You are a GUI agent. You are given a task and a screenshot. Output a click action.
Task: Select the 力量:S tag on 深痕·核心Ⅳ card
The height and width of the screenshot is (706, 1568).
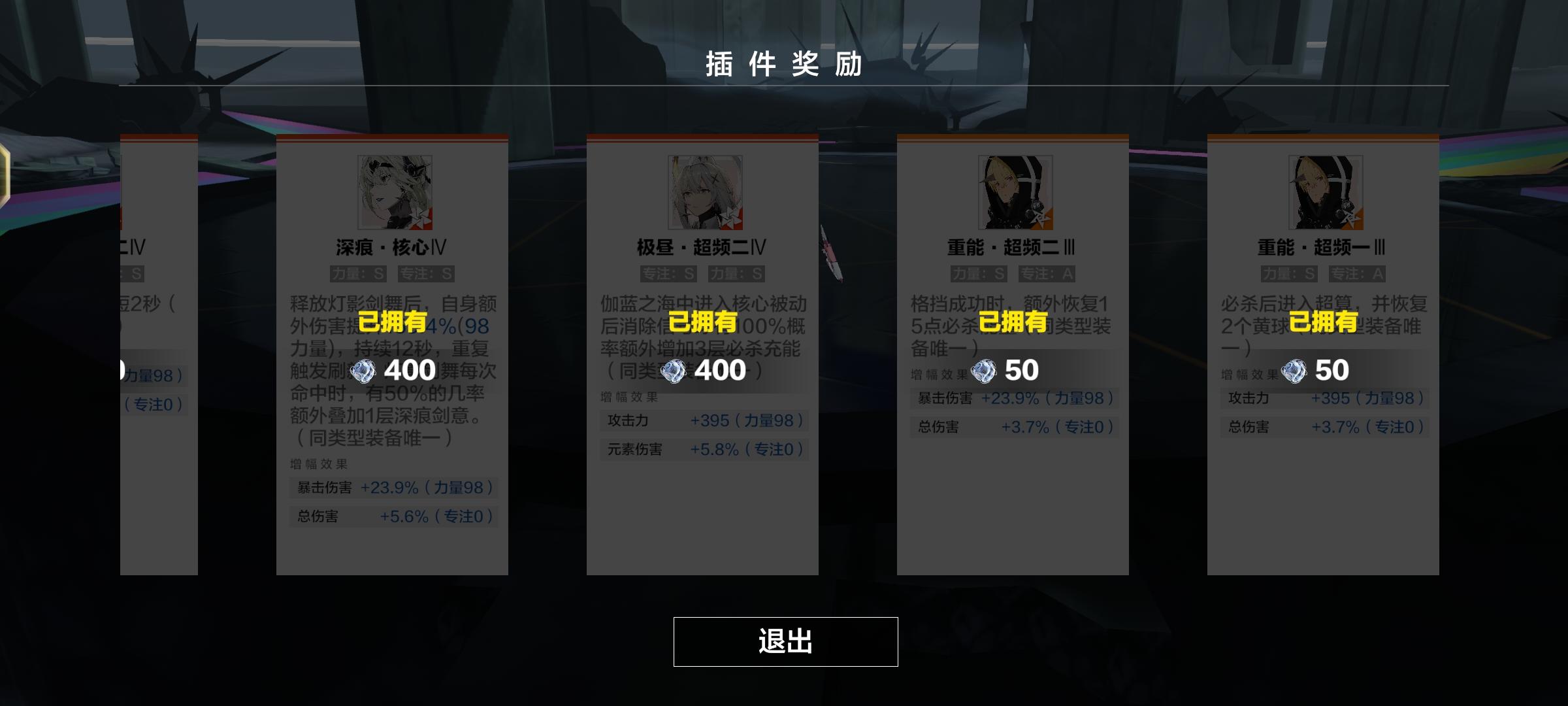358,274
